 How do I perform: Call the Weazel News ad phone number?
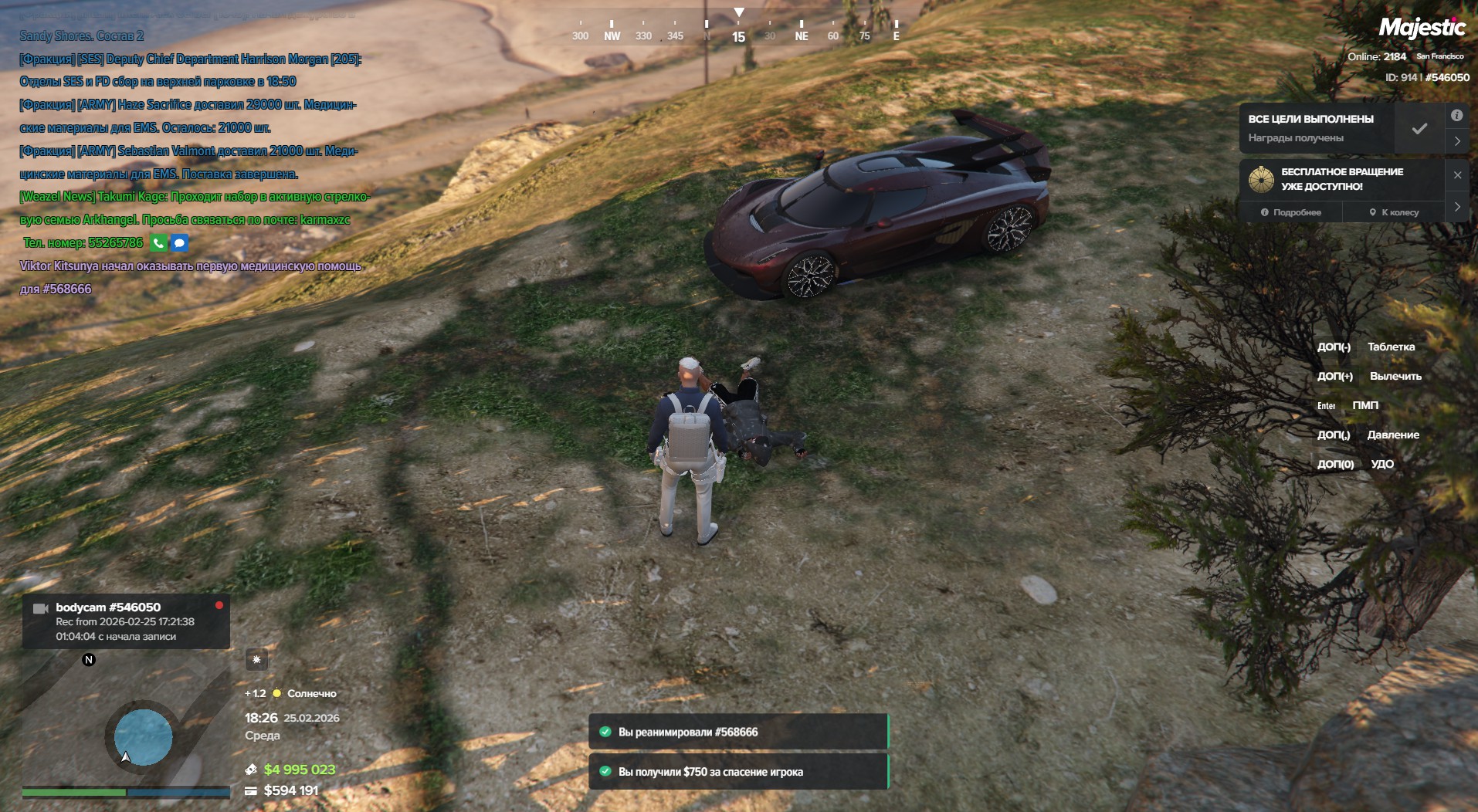(158, 243)
